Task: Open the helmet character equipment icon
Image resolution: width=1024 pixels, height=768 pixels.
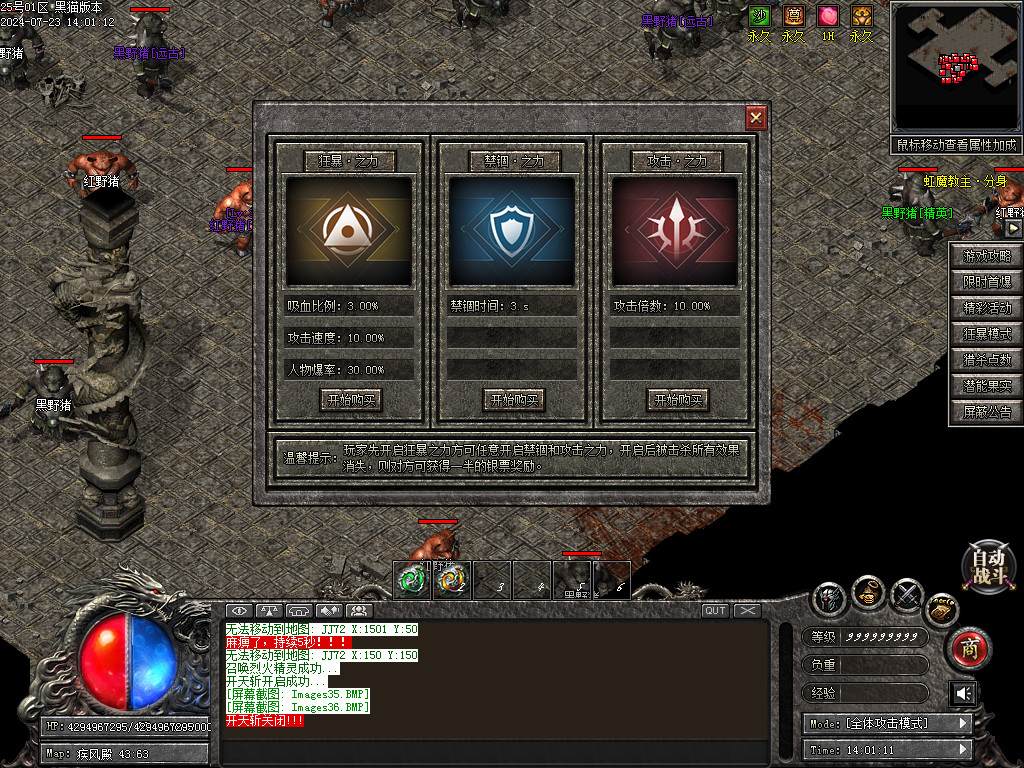Action: [829, 597]
